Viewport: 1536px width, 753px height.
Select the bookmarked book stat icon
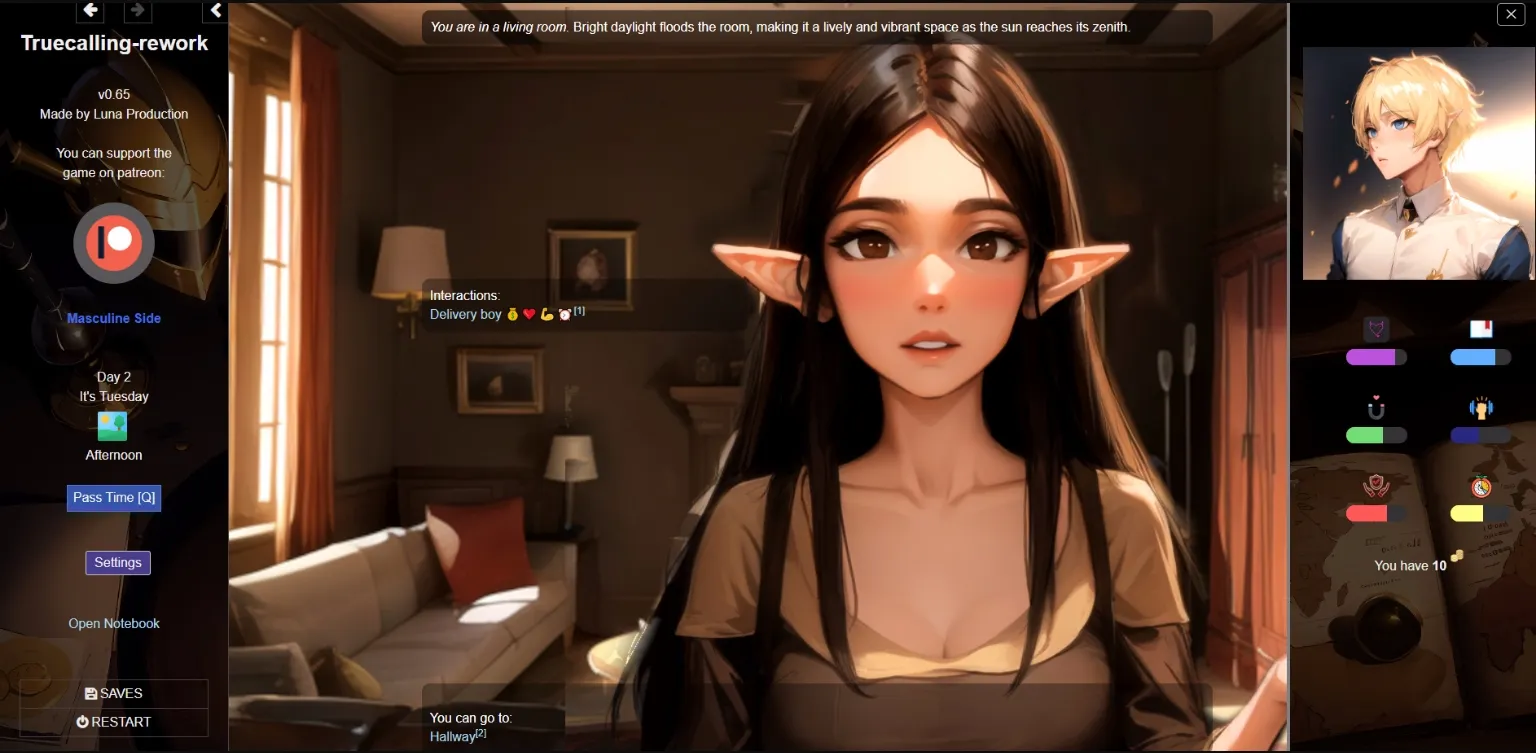click(x=1481, y=327)
